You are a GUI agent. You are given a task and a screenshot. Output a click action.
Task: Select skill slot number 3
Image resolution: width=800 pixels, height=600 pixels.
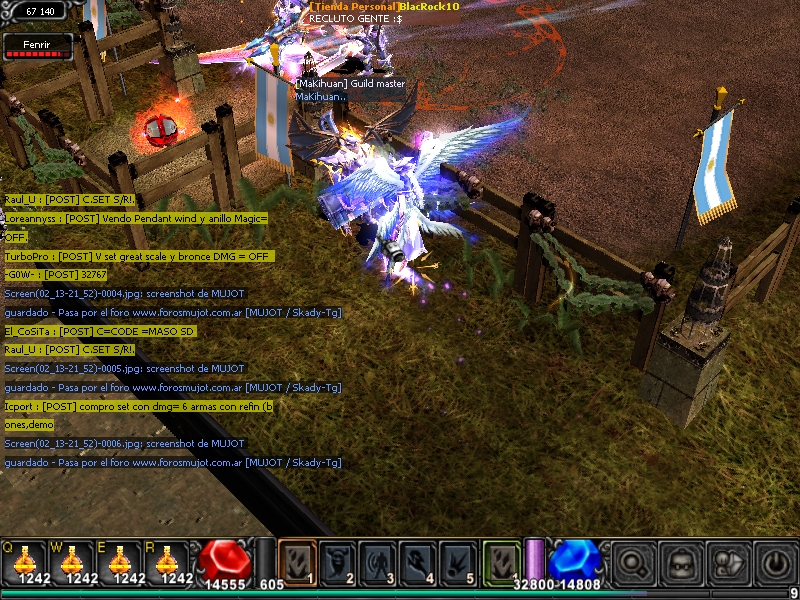click(x=378, y=561)
